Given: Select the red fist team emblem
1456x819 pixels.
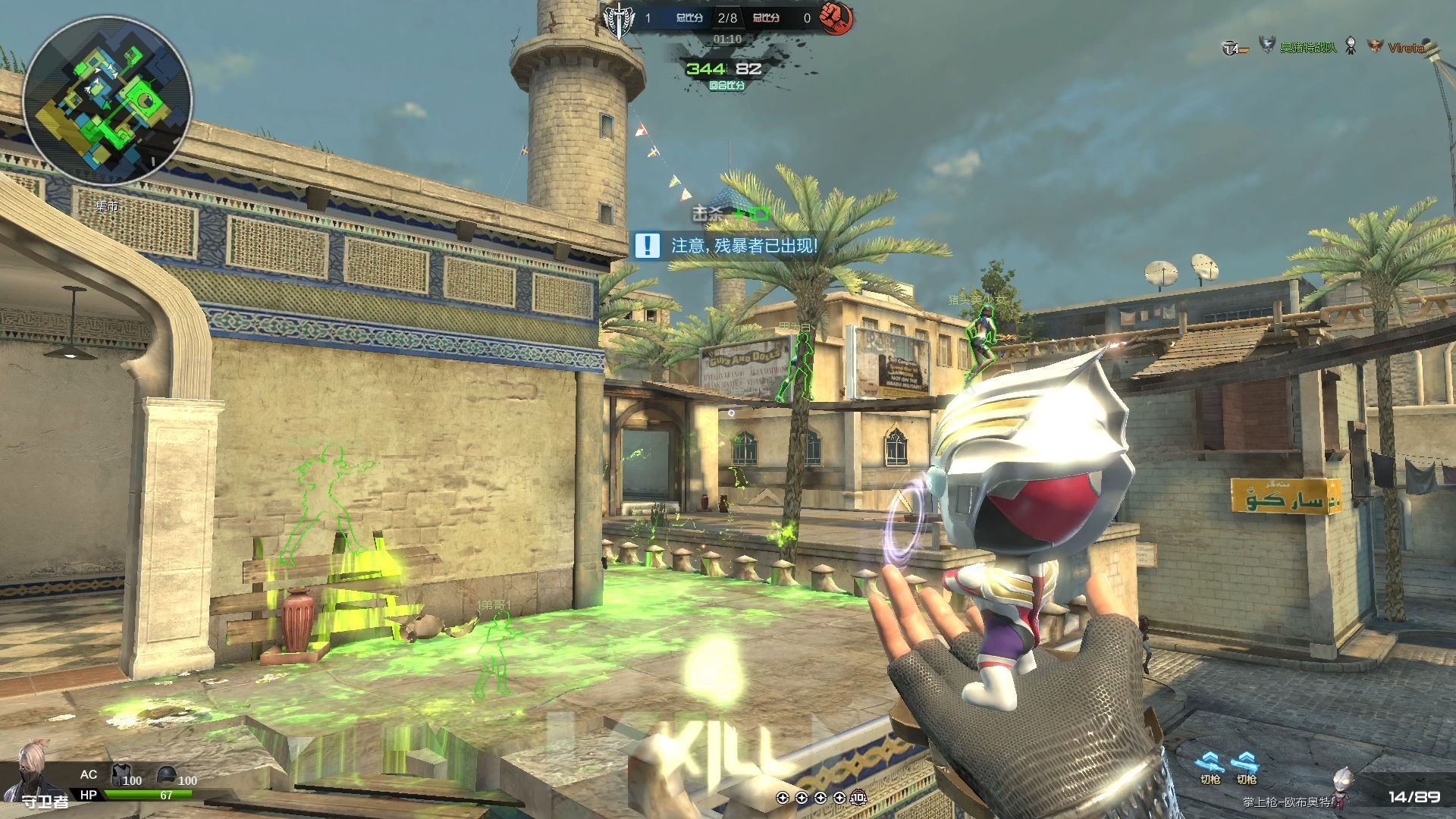Looking at the screenshot, I should click(x=836, y=17).
